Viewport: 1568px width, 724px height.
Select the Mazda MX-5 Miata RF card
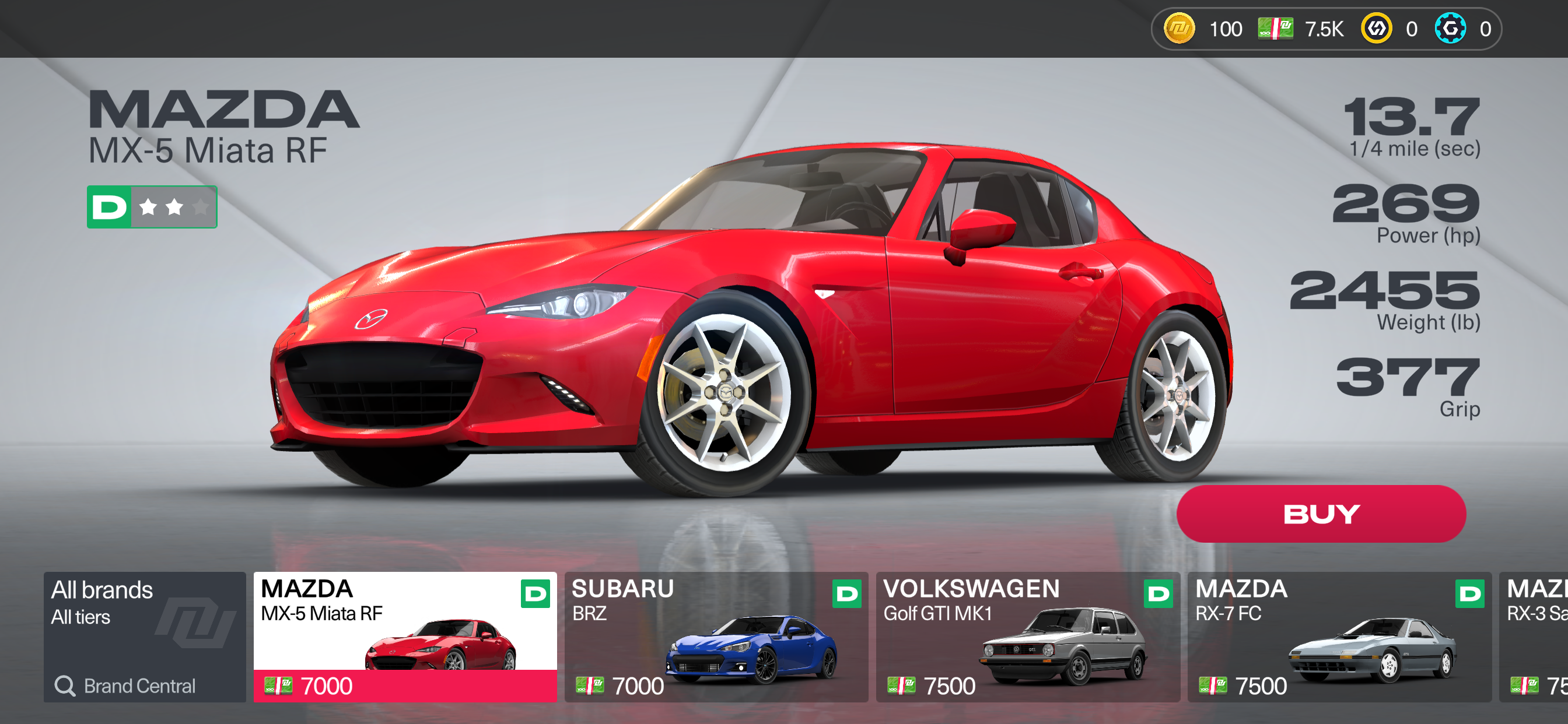(x=405, y=637)
